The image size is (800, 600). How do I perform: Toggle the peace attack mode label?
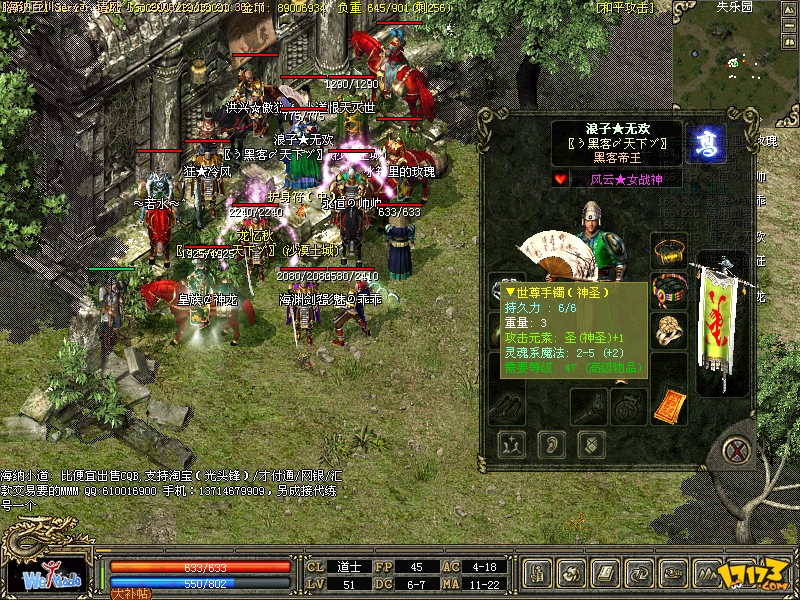coord(626,8)
